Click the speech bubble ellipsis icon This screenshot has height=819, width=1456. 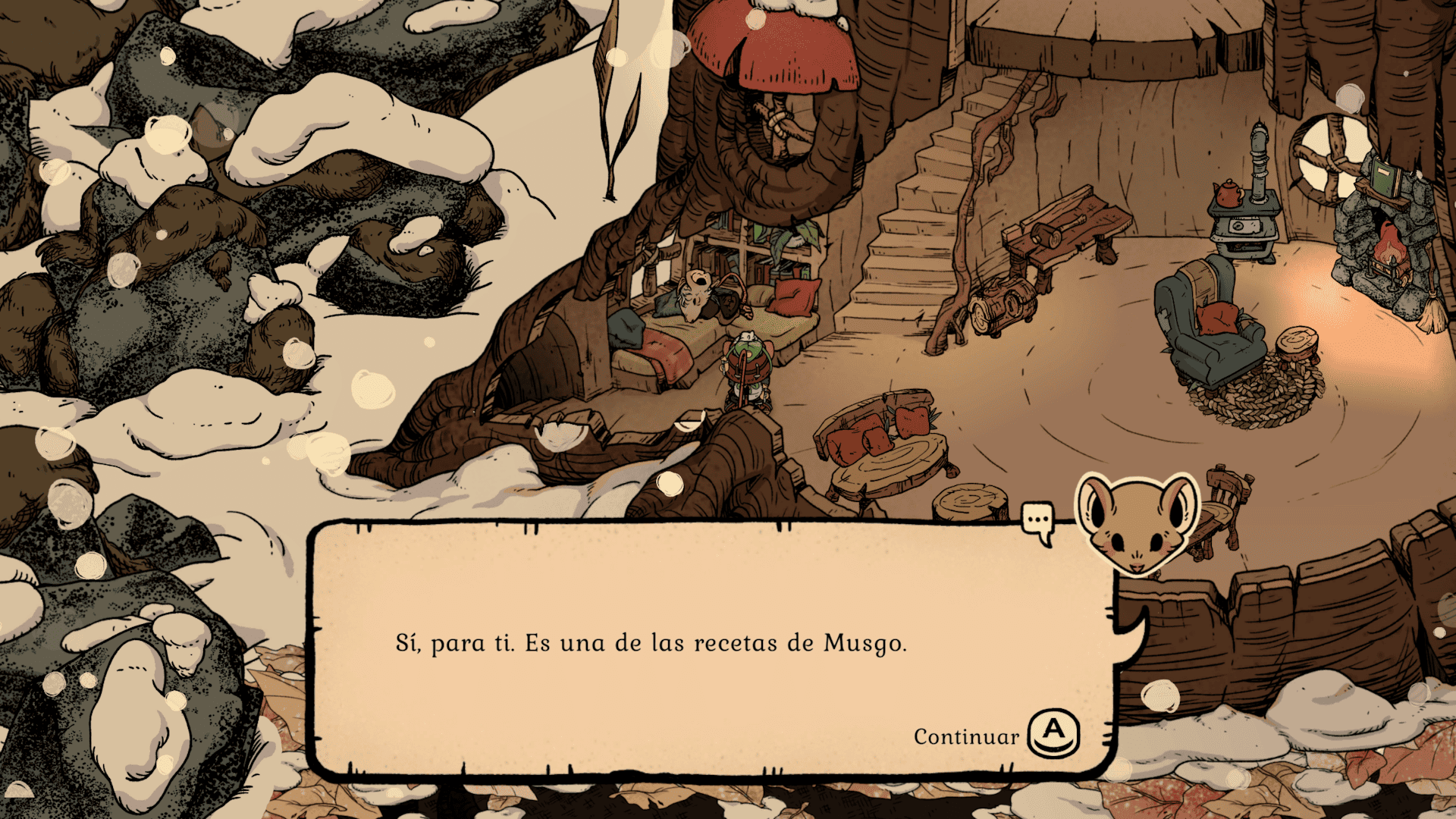(x=1037, y=521)
